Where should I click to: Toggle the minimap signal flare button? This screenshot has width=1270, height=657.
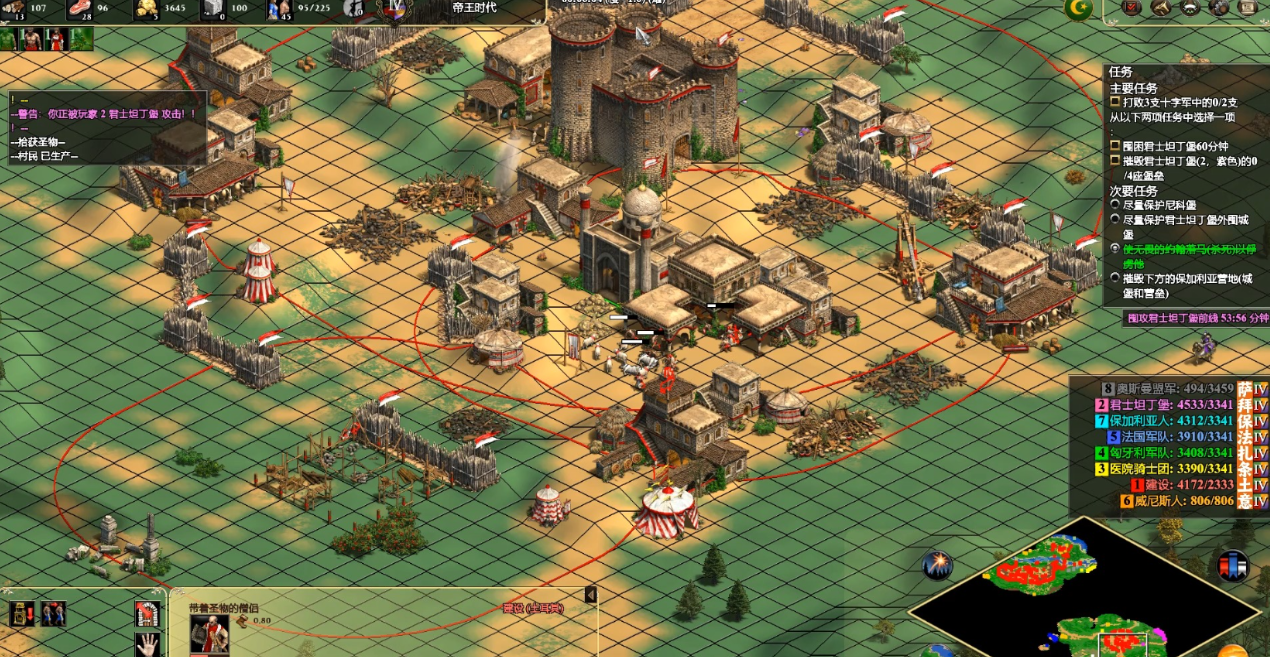click(937, 565)
